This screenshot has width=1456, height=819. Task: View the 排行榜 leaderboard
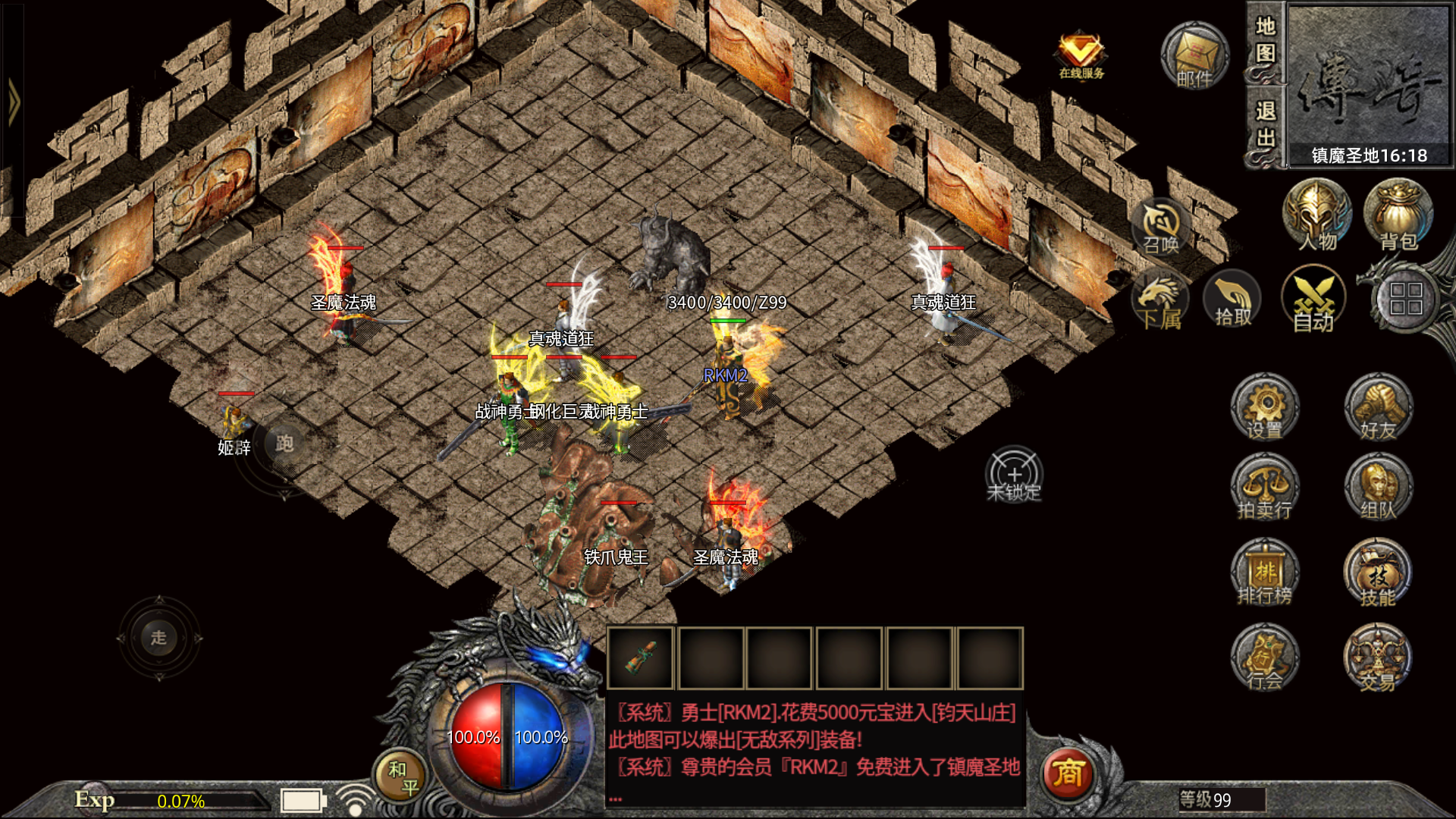pyautogui.click(x=1264, y=573)
